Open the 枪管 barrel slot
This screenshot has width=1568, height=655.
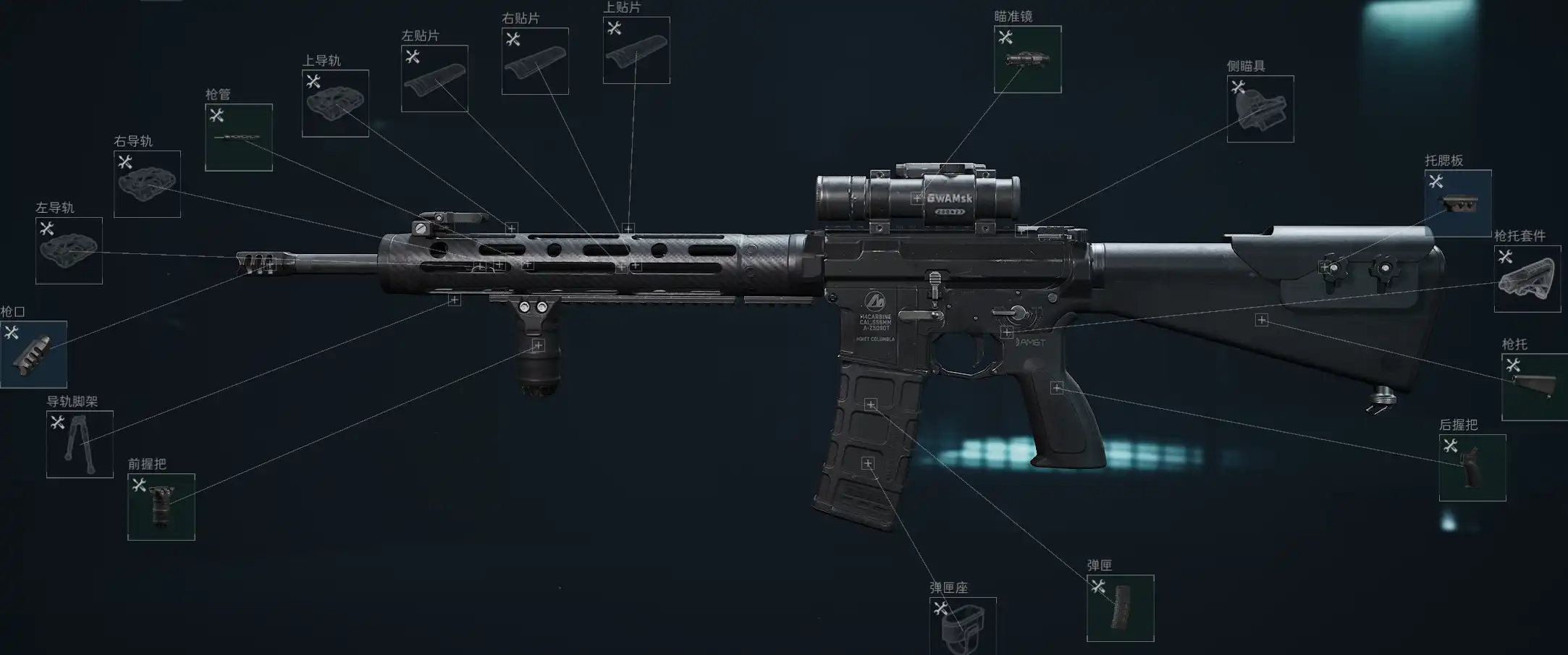(239, 138)
